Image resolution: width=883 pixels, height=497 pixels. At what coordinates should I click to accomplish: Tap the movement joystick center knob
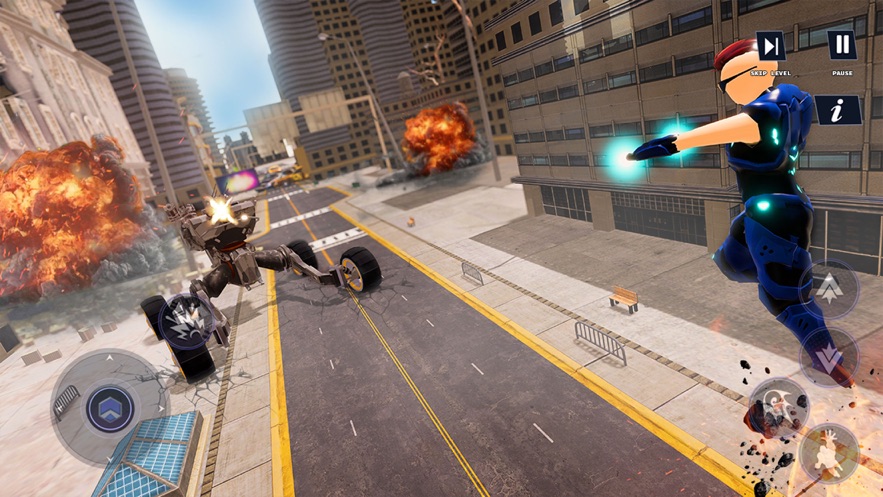pos(108,407)
